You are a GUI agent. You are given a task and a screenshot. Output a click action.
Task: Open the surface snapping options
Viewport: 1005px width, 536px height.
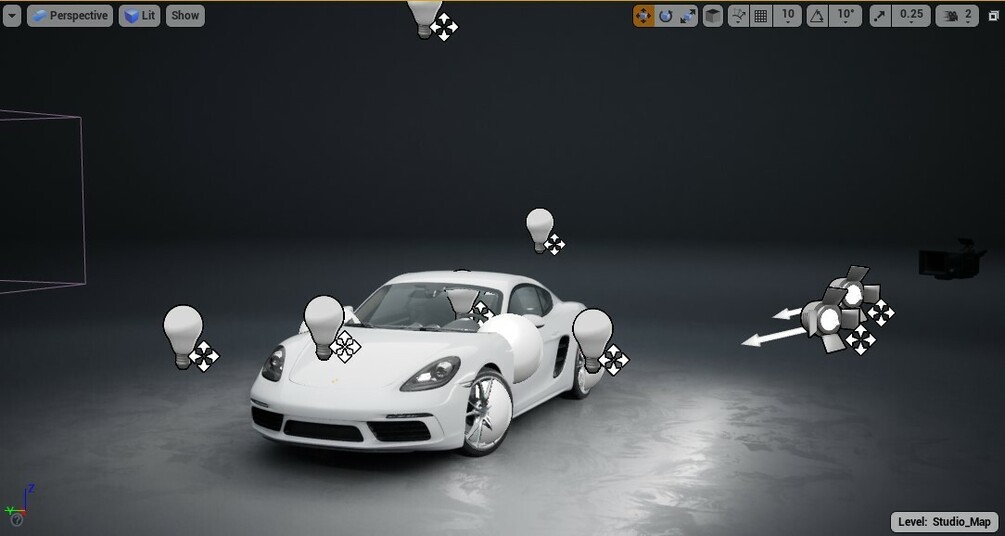point(739,16)
